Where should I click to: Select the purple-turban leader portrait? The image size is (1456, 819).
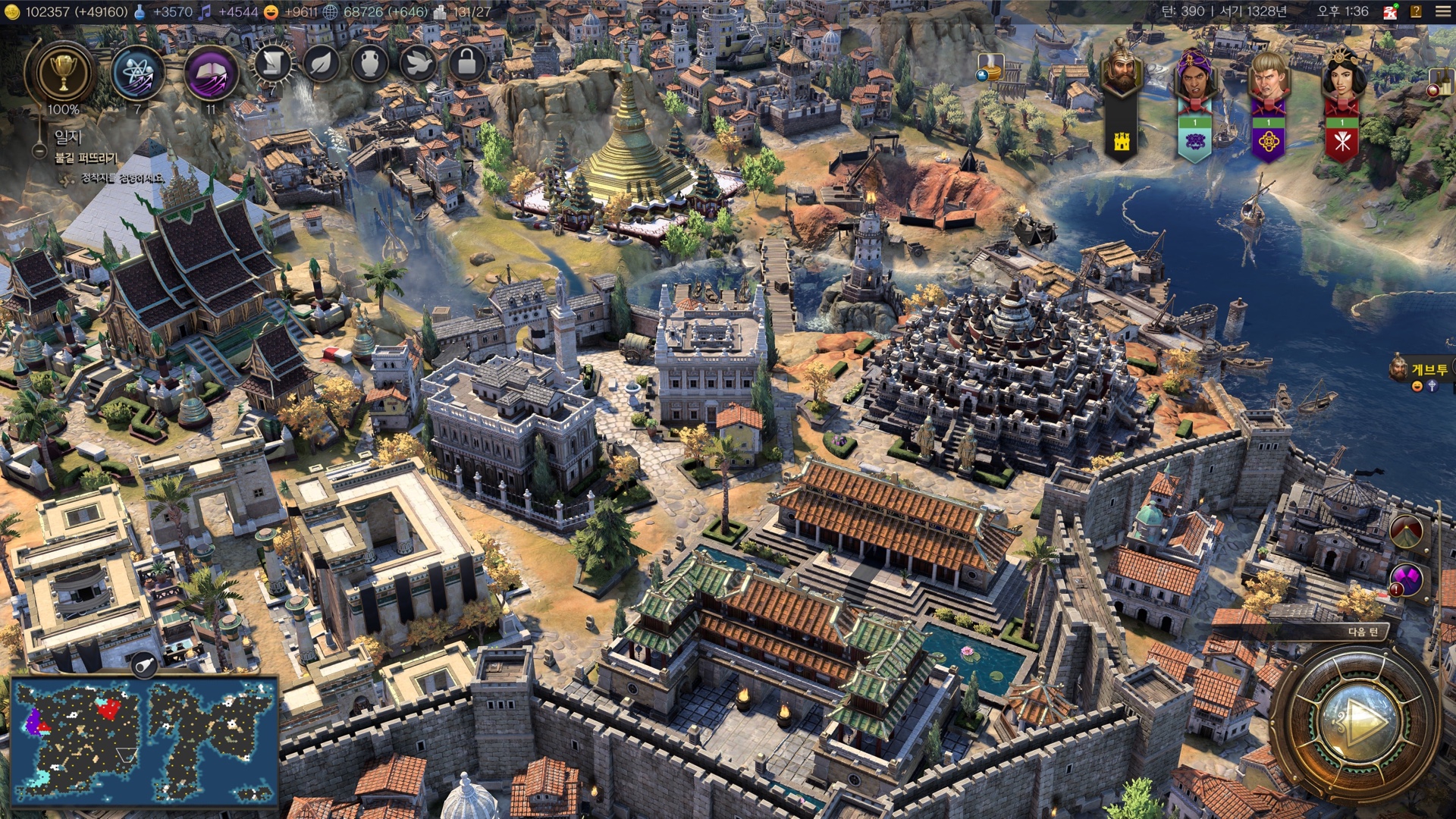pyautogui.click(x=1194, y=77)
